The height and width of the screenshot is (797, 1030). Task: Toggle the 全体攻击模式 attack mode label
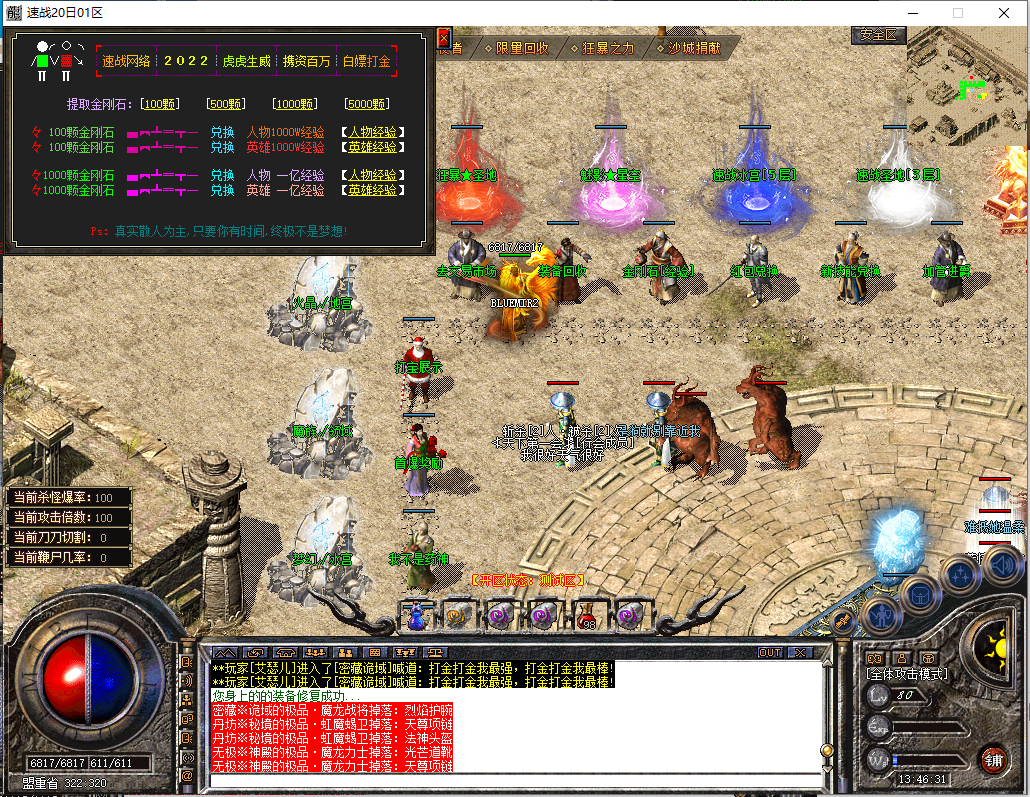[906, 674]
